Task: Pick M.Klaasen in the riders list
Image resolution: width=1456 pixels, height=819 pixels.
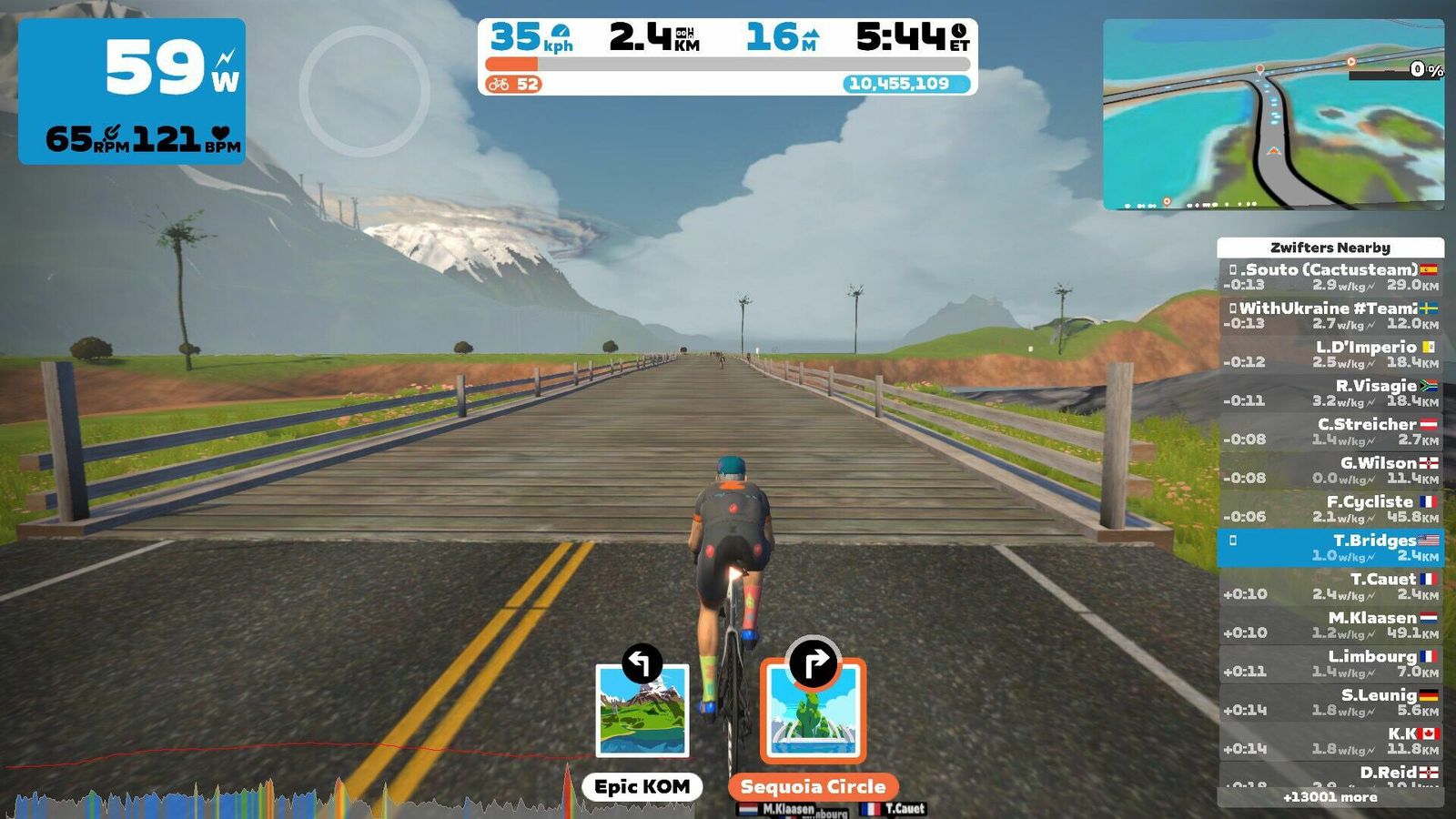Action: click(x=1330, y=625)
